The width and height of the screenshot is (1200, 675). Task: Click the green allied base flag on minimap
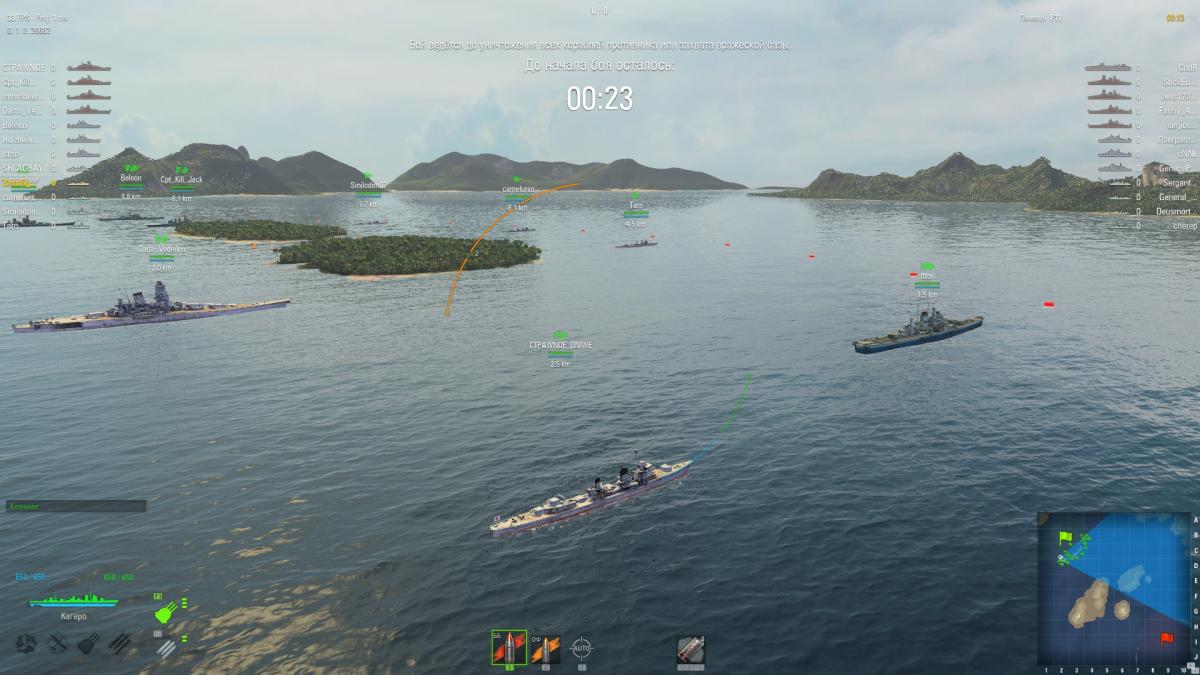1065,538
